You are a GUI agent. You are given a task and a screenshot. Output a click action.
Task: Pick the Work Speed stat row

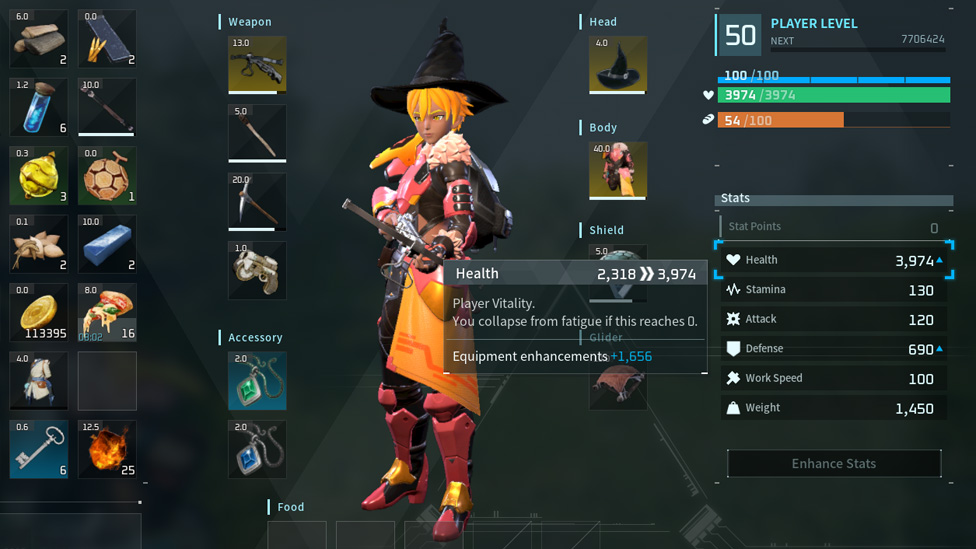[x=833, y=378]
